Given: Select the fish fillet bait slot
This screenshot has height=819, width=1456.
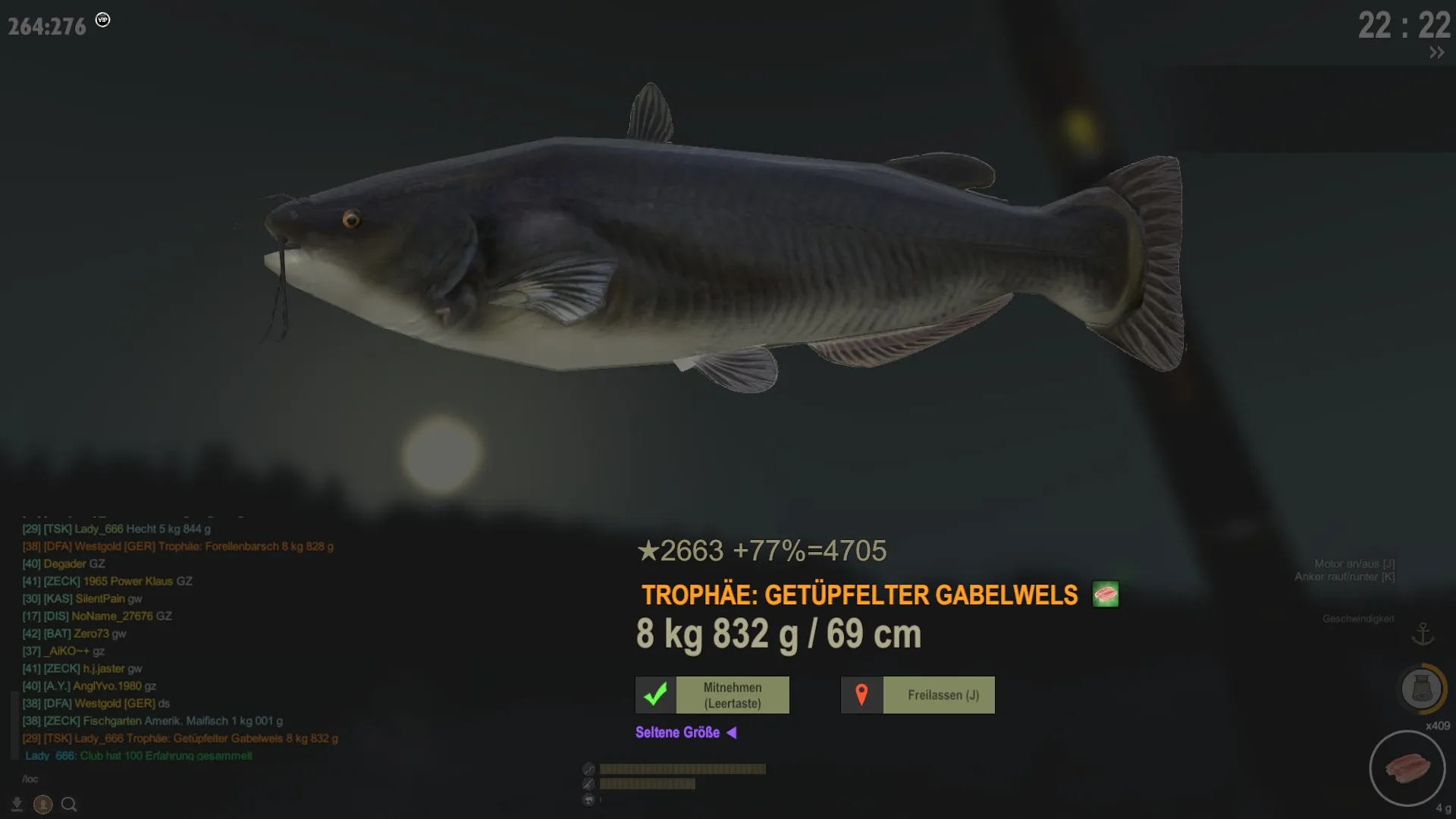Looking at the screenshot, I should pyautogui.click(x=1407, y=768).
